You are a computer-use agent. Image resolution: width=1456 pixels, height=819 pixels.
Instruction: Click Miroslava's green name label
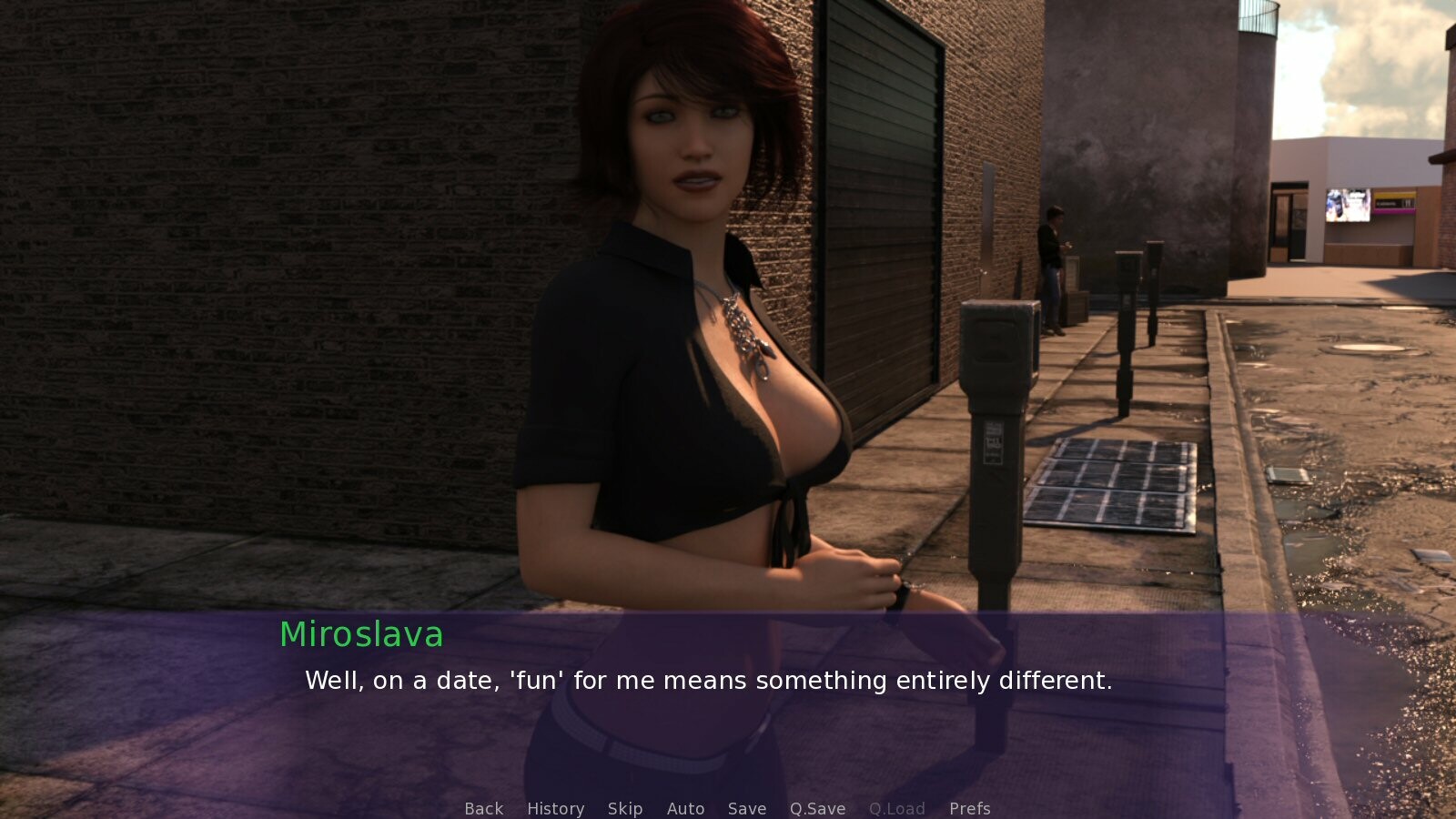click(361, 634)
